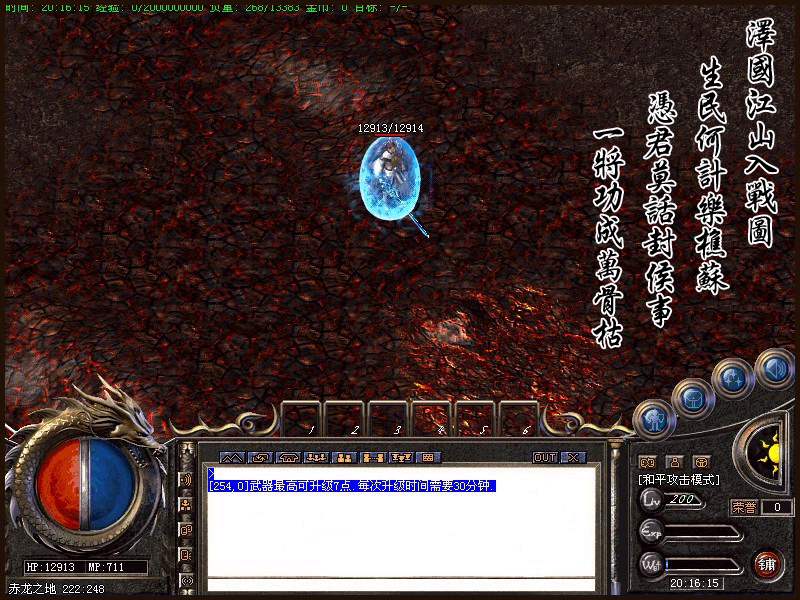Click the red 铺 shop button
This screenshot has width=800, height=600.
(x=768, y=561)
